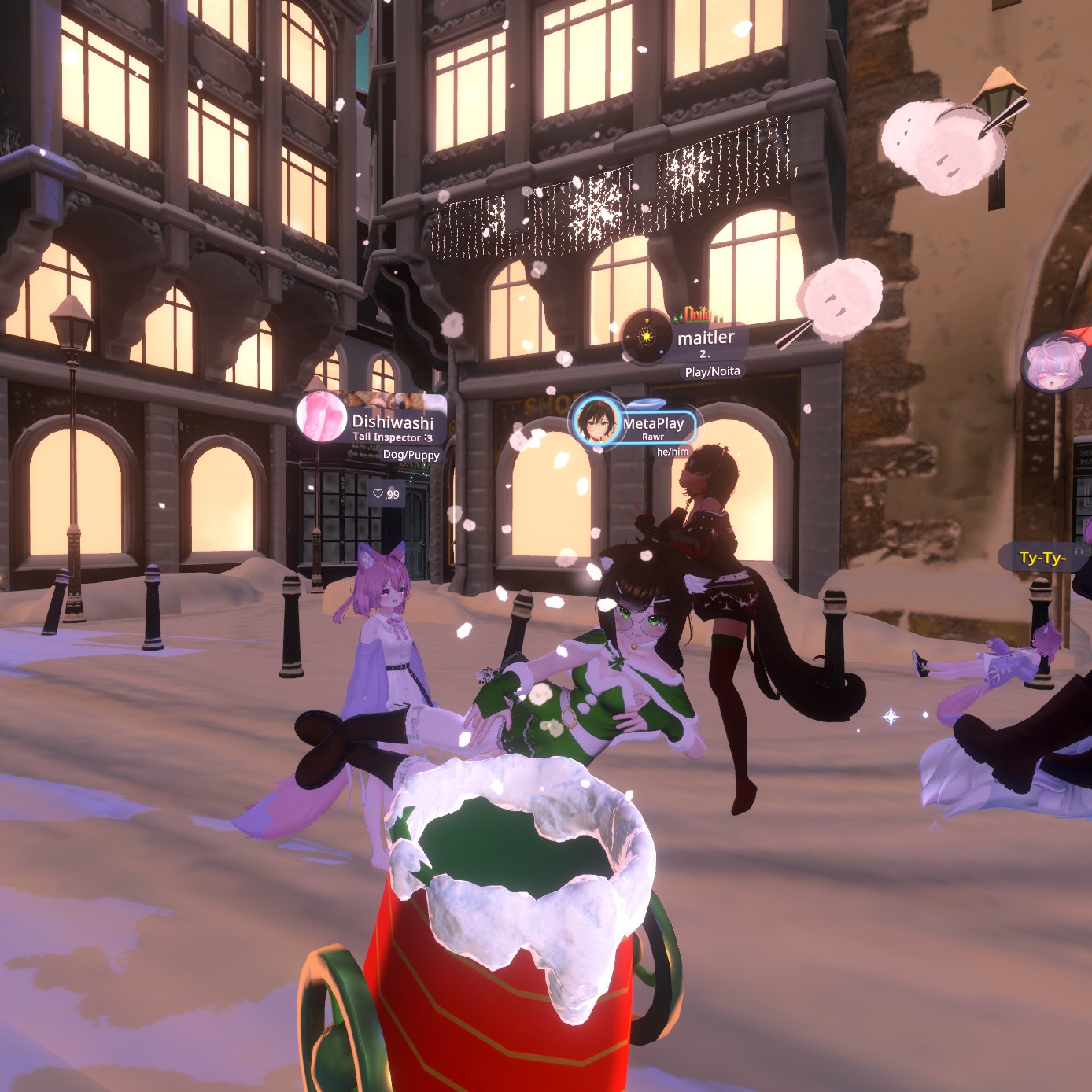Image resolution: width=1092 pixels, height=1092 pixels.
Task: Select the MetaPlay player nameplate
Action: [653, 424]
